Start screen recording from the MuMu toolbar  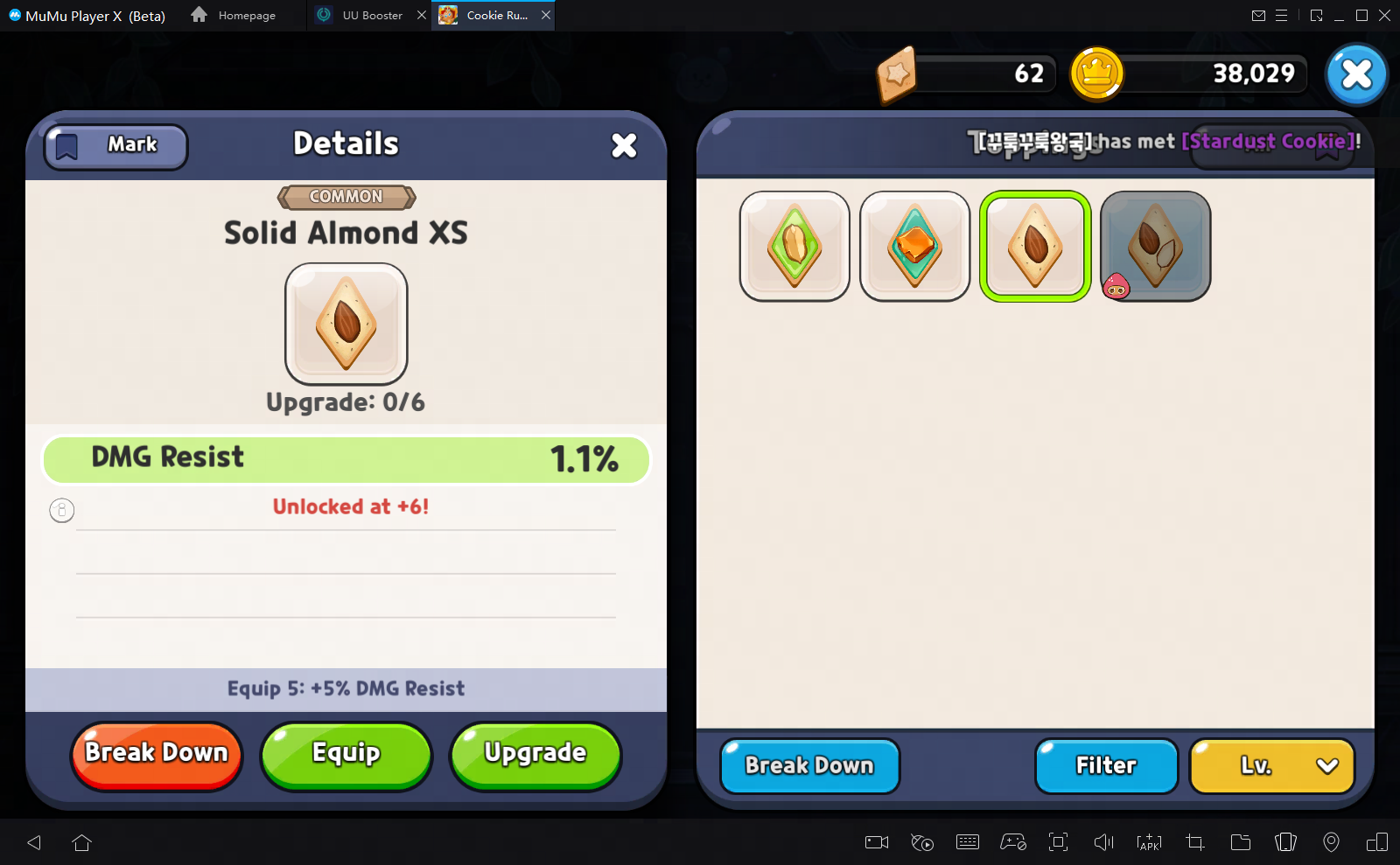pos(876,842)
